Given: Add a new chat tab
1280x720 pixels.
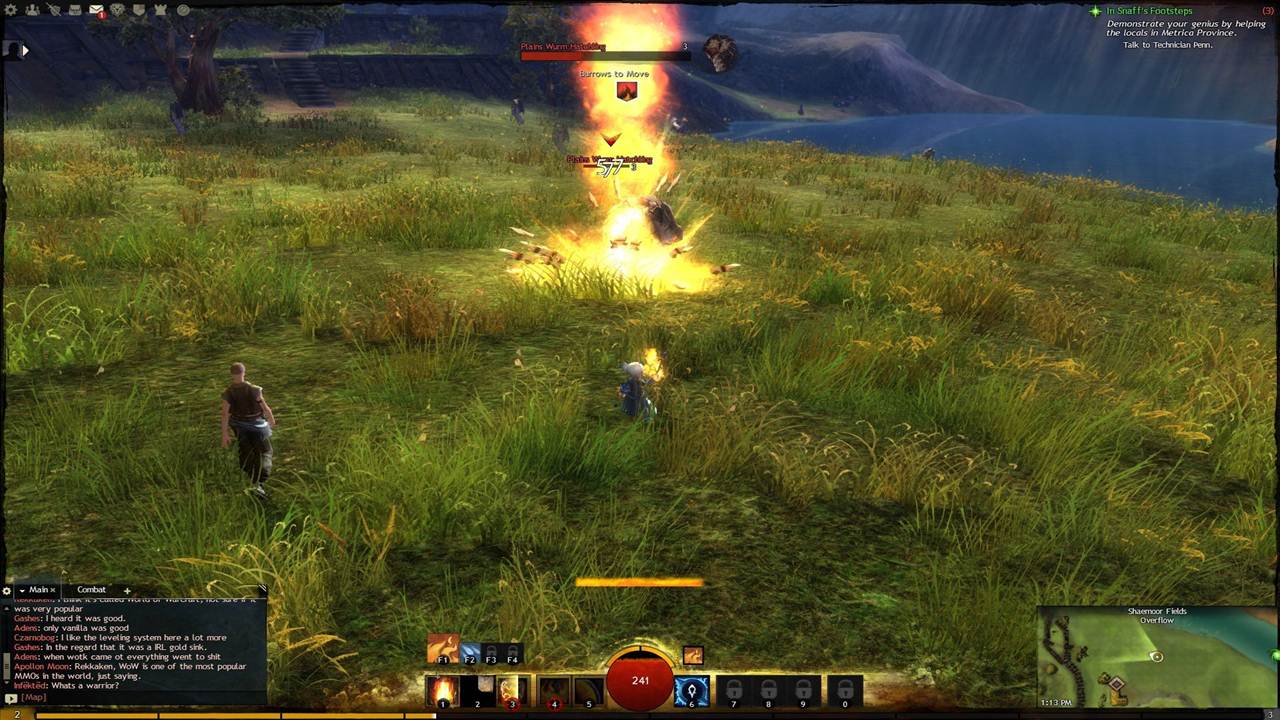Looking at the screenshot, I should (x=127, y=590).
